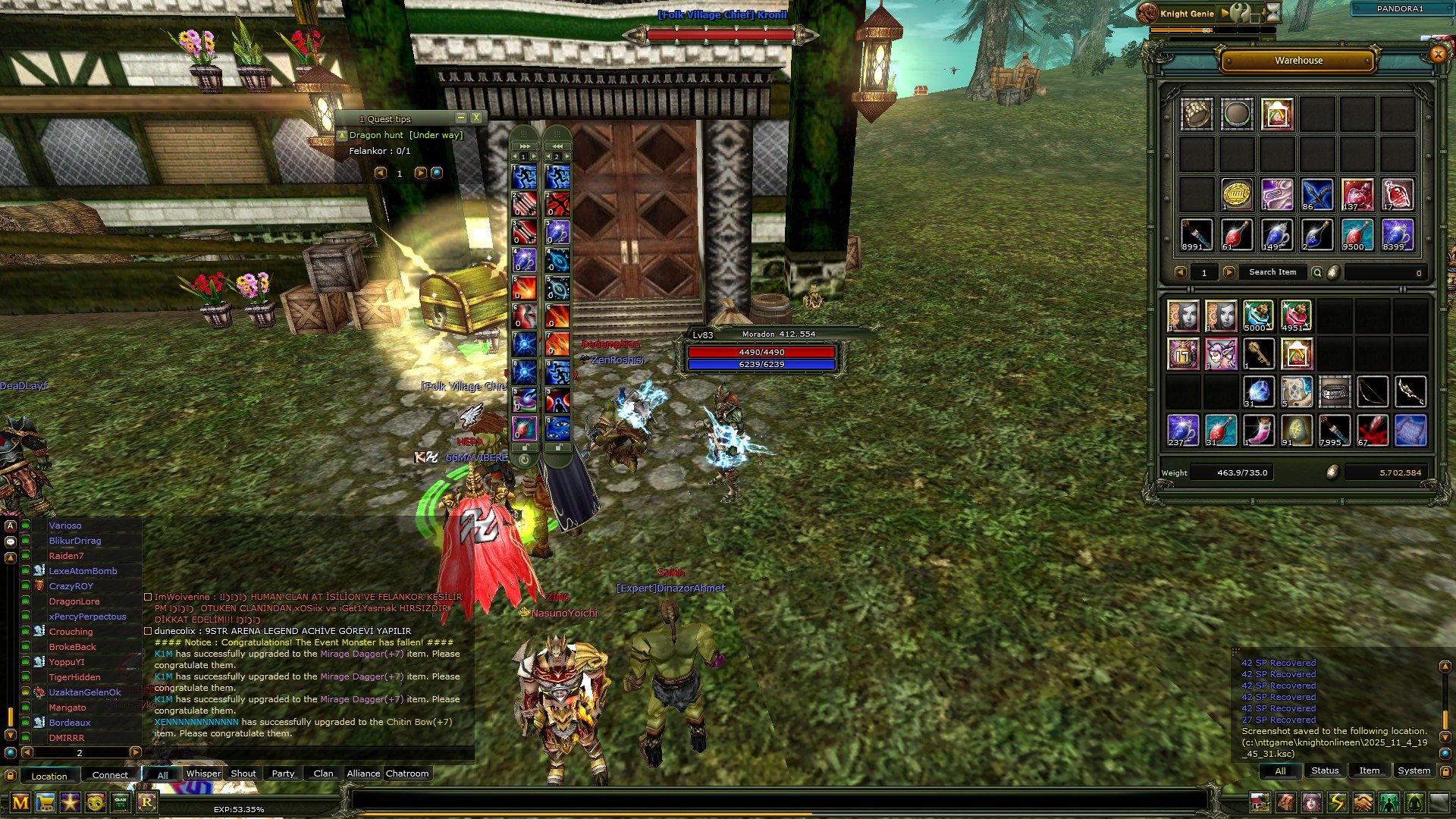Open the shopping cart store icon
The height and width of the screenshot is (819, 1456).
45,802
